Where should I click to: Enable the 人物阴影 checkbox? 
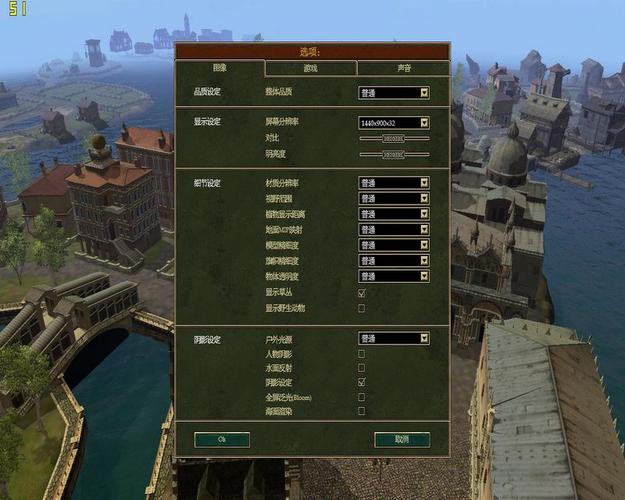(361, 354)
